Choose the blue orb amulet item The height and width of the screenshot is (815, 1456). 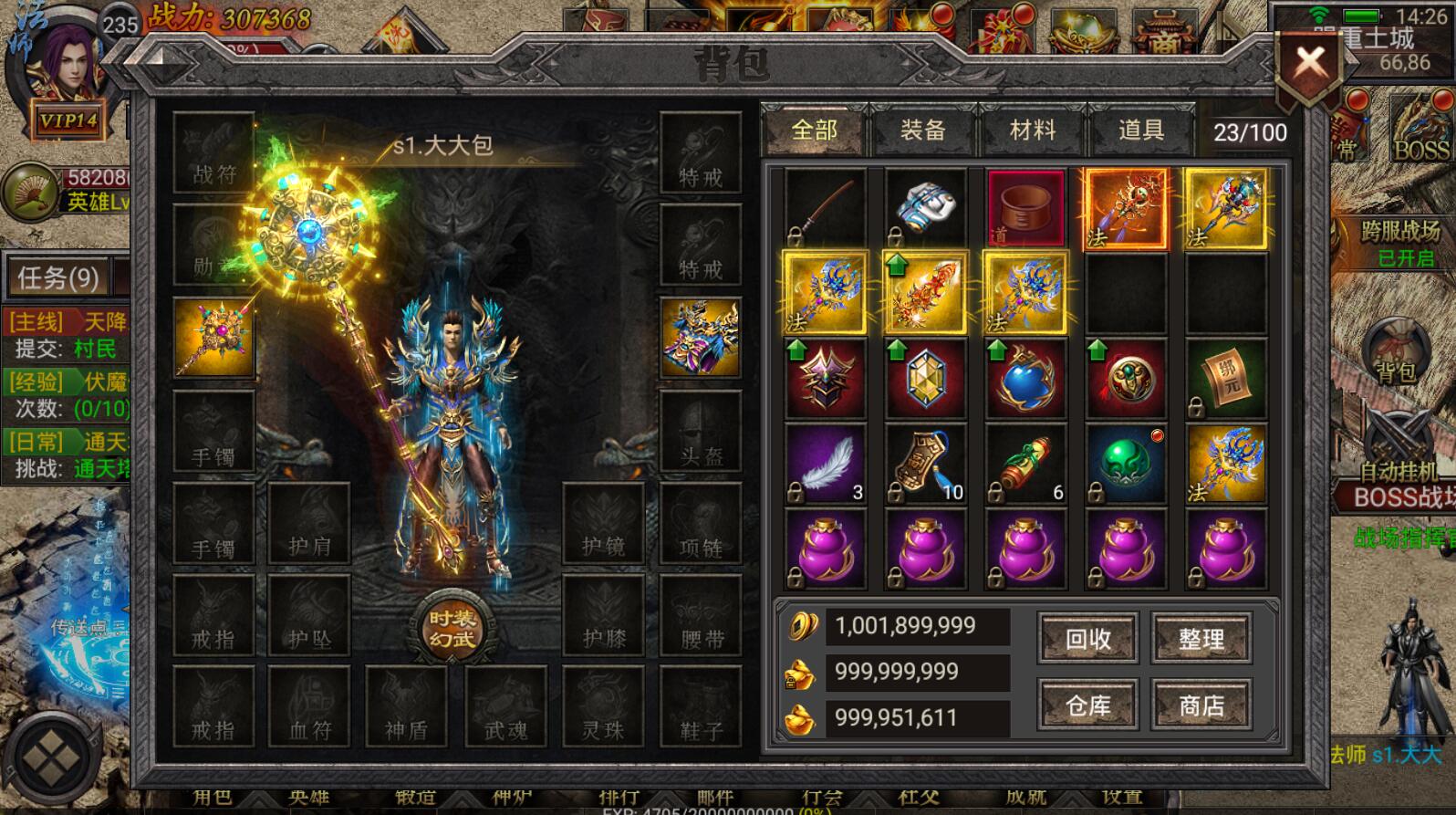[1025, 380]
